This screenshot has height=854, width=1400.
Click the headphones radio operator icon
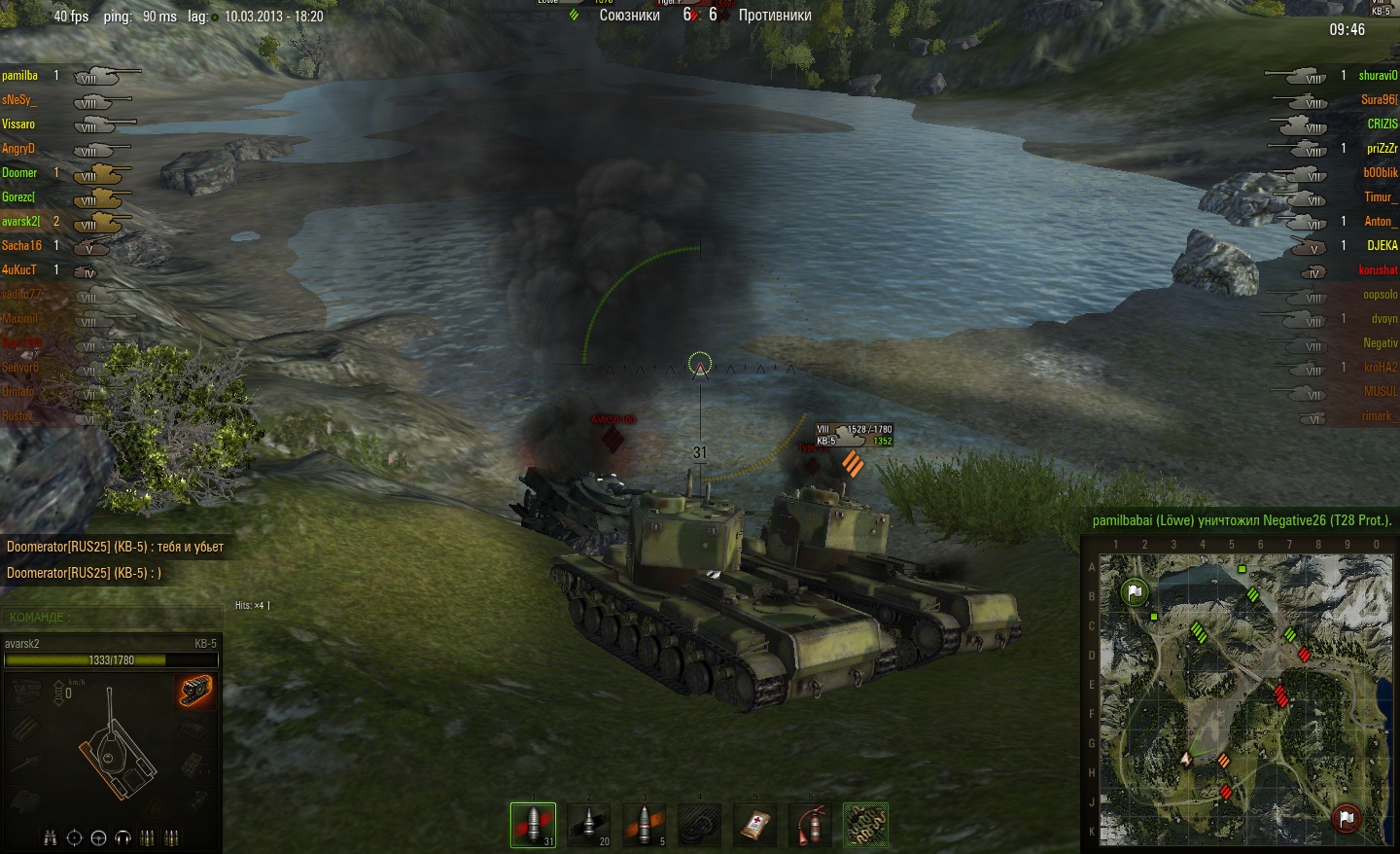pyautogui.click(x=122, y=837)
